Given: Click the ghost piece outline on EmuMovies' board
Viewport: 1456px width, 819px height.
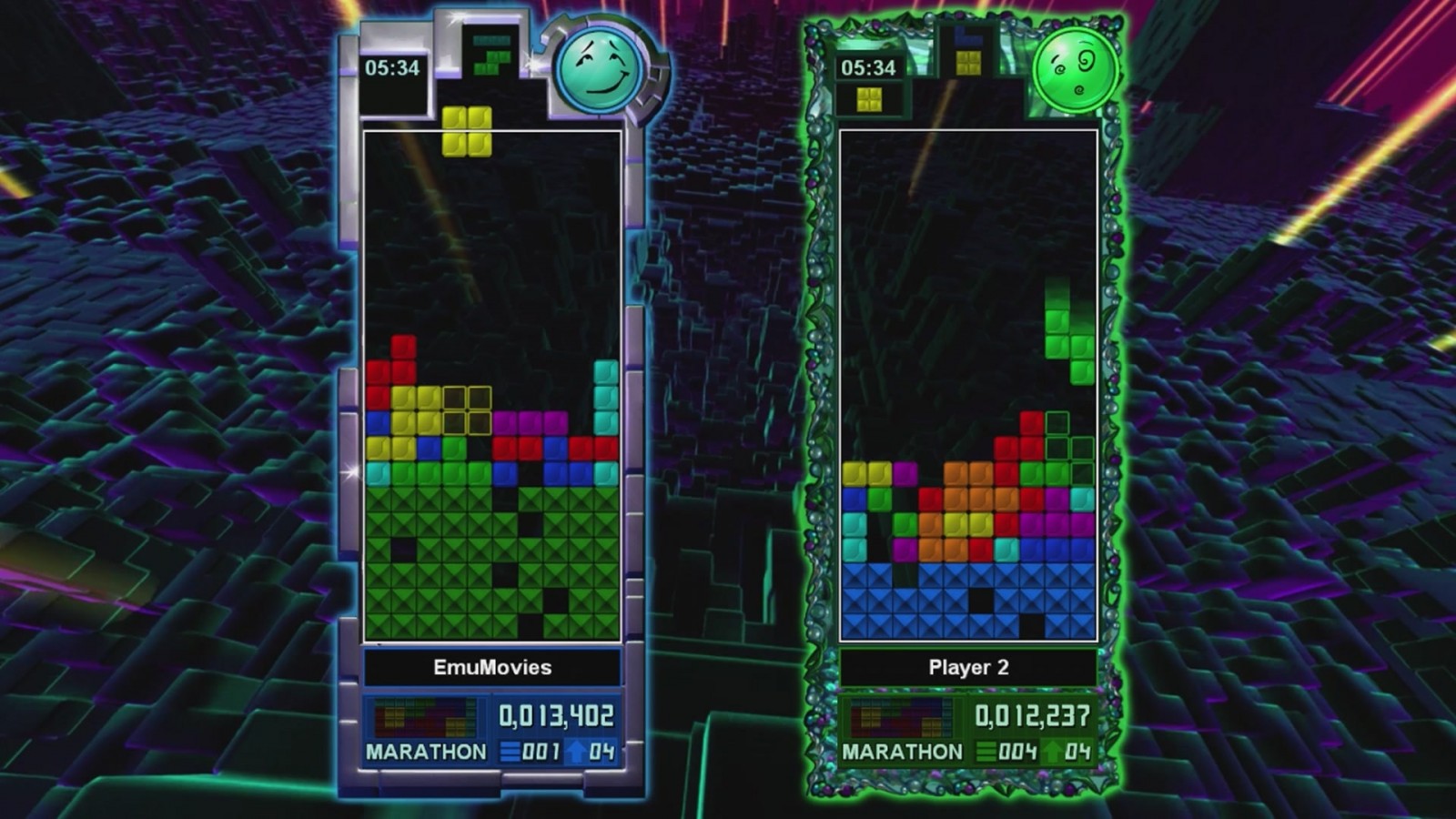Looking at the screenshot, I should [x=466, y=409].
